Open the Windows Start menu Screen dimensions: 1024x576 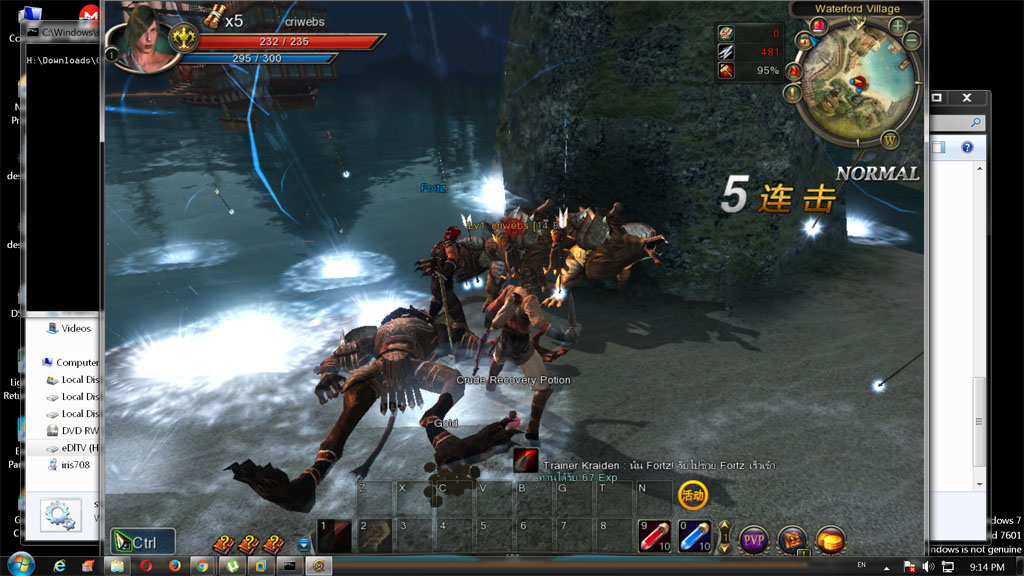coord(20,565)
